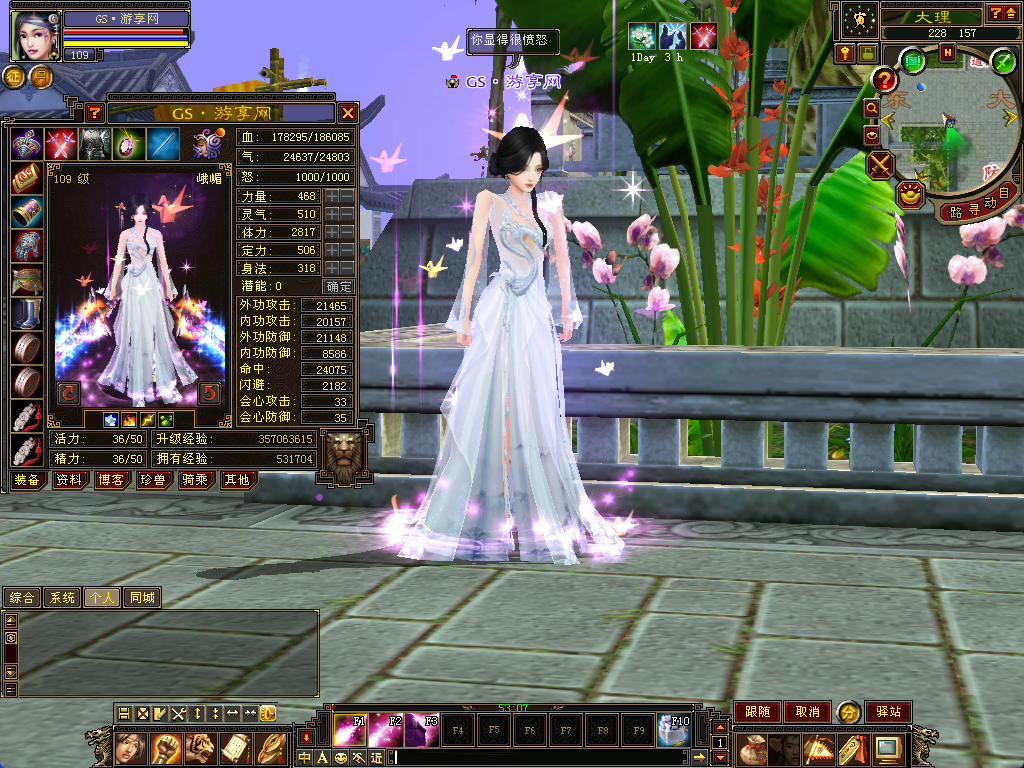Confirm attribute points with 确定
This screenshot has height=768, width=1024.
340,286
